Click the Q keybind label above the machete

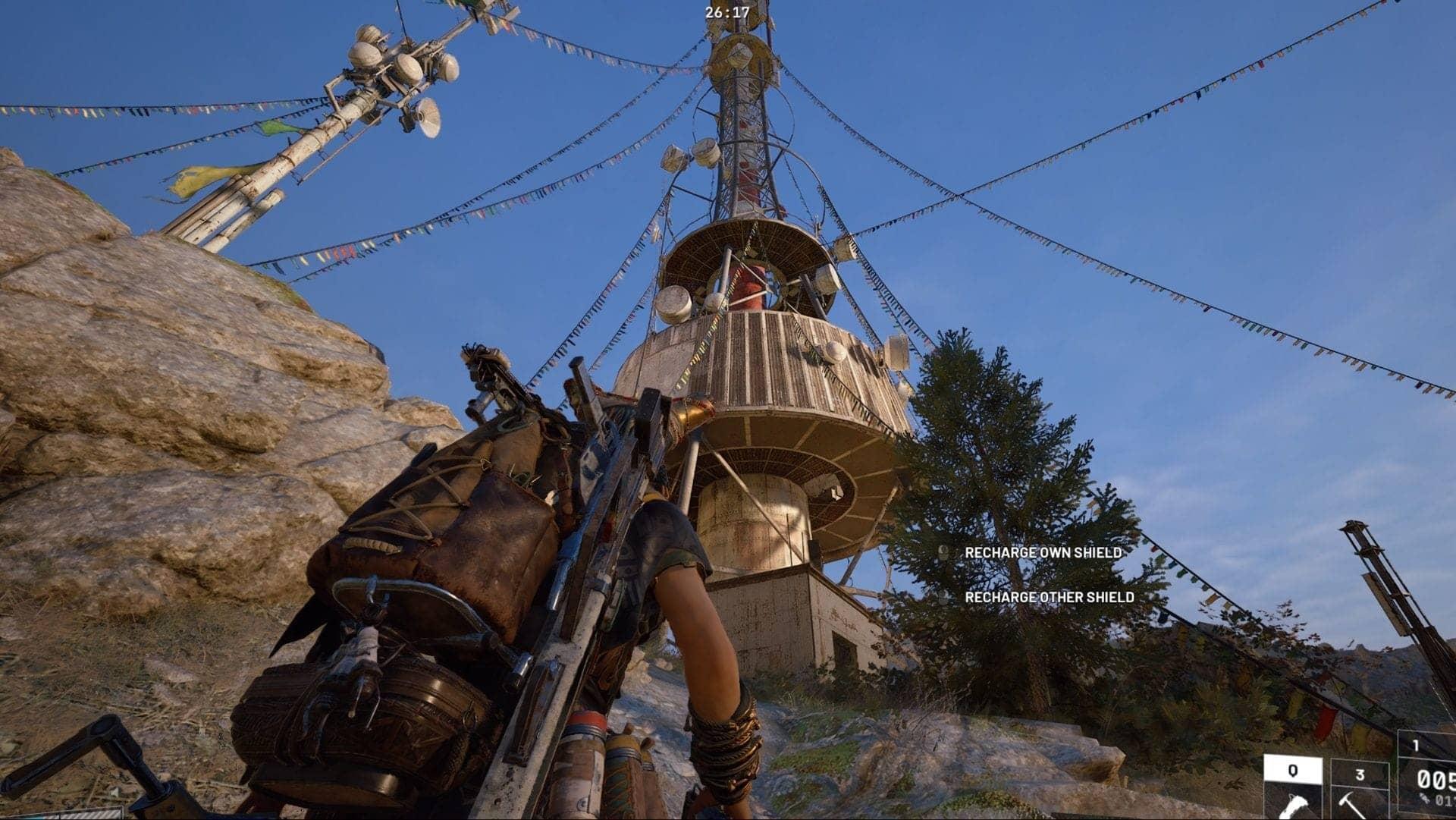[1294, 771]
